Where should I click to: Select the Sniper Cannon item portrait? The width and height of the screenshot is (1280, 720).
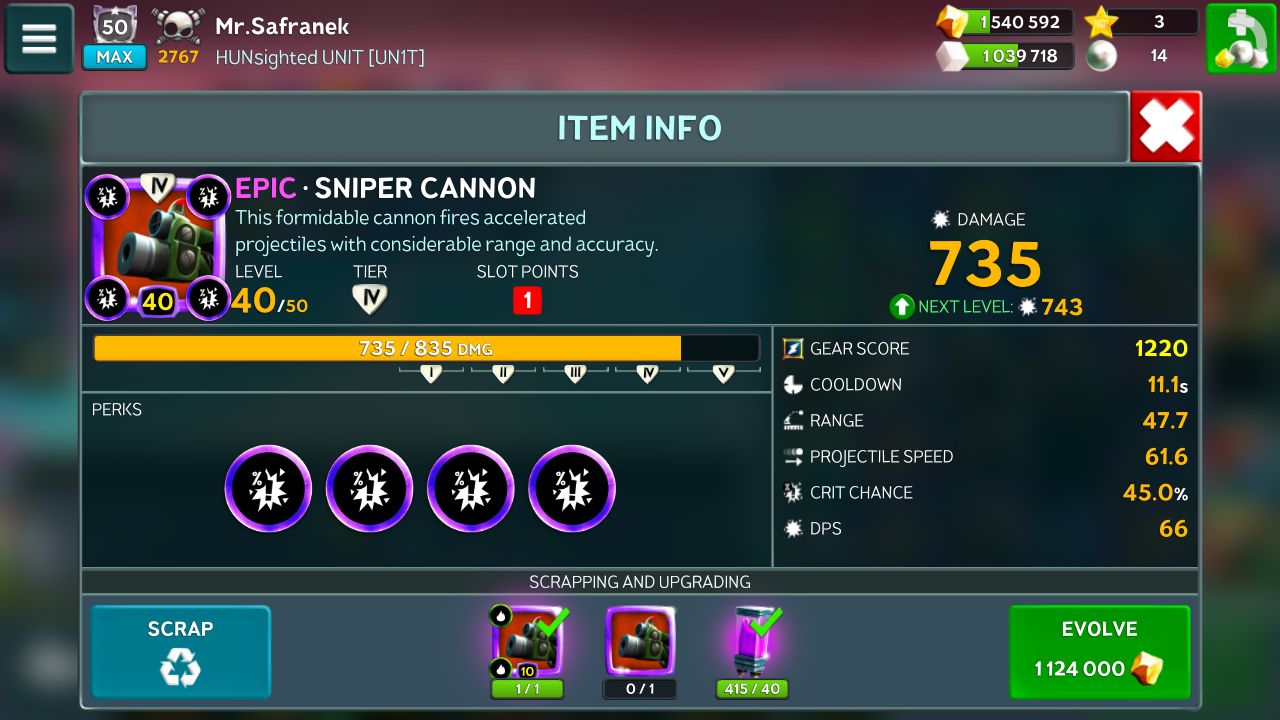pyautogui.click(x=158, y=246)
